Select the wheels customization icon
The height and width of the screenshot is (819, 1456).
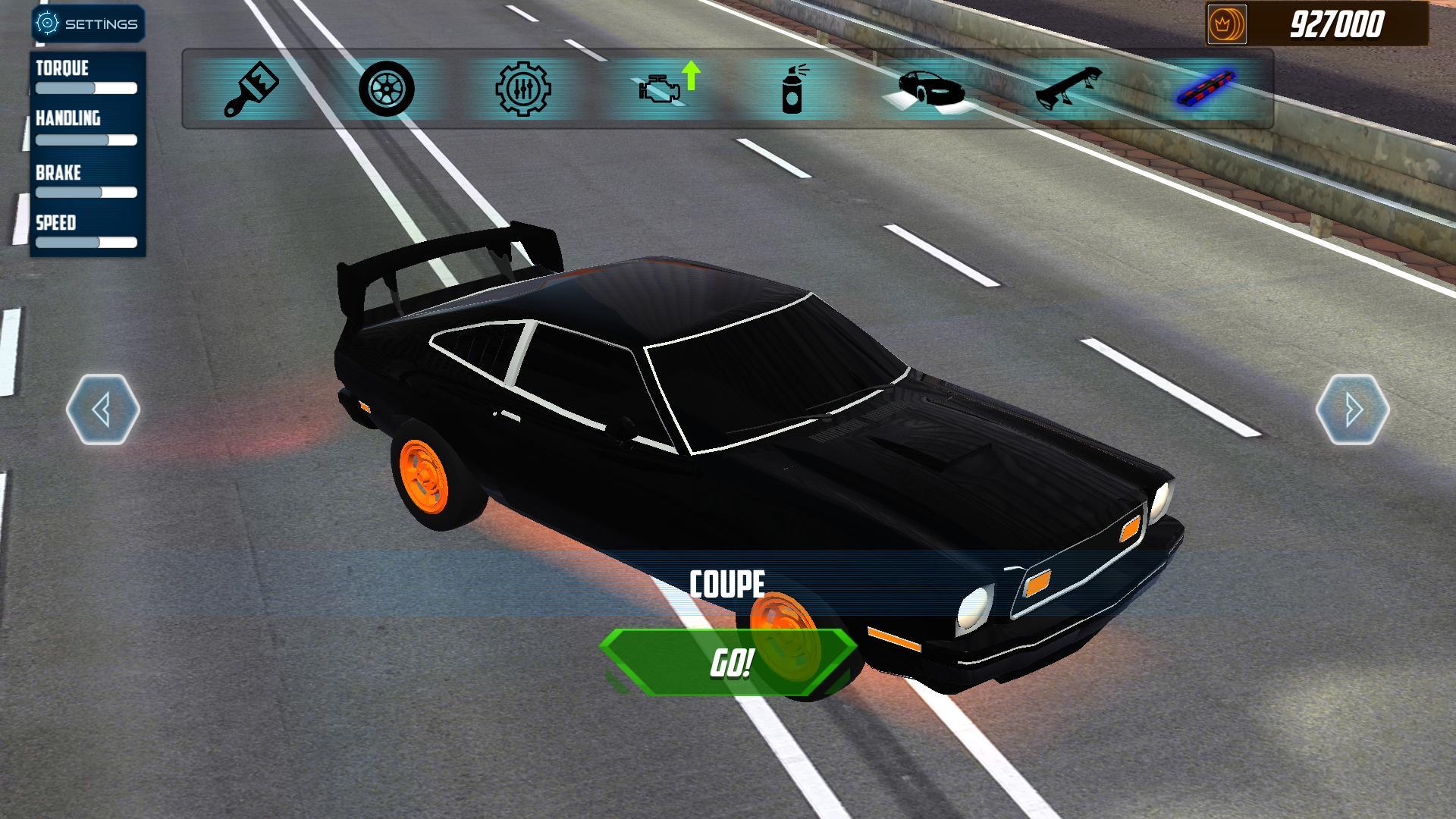(x=387, y=89)
